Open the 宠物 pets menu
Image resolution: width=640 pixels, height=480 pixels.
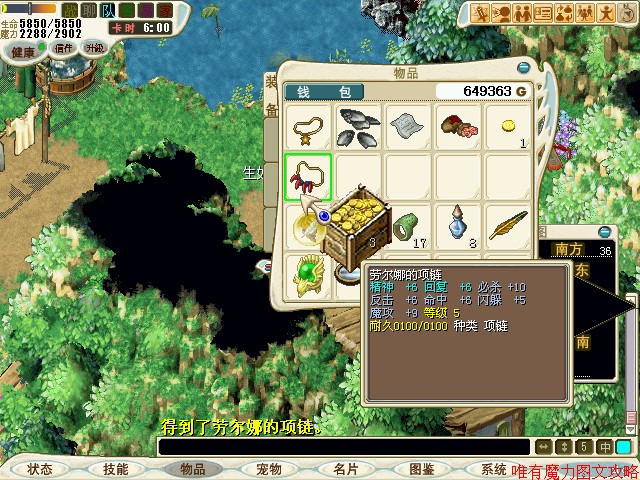tap(268, 468)
